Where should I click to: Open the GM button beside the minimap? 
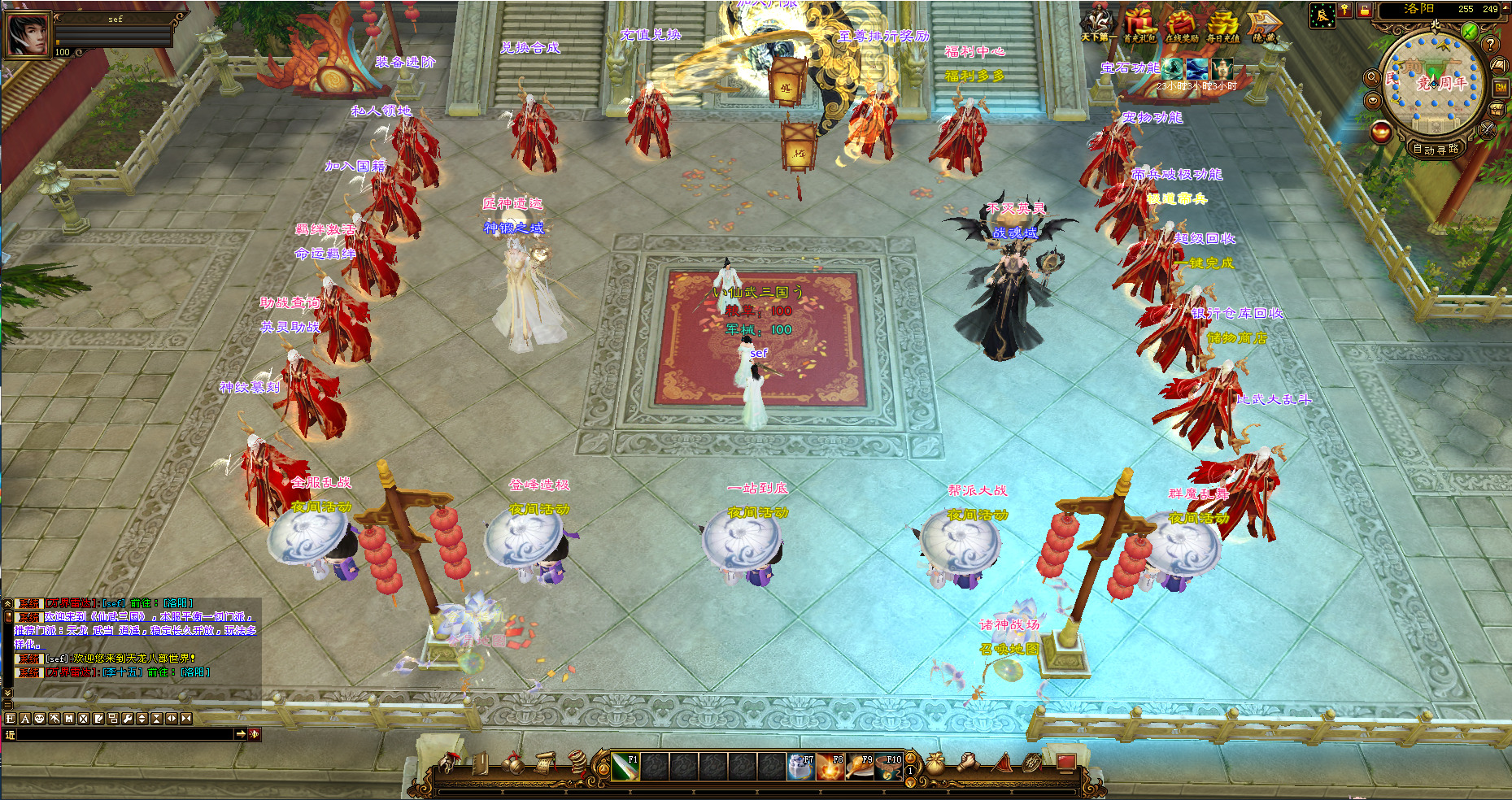(1500, 87)
